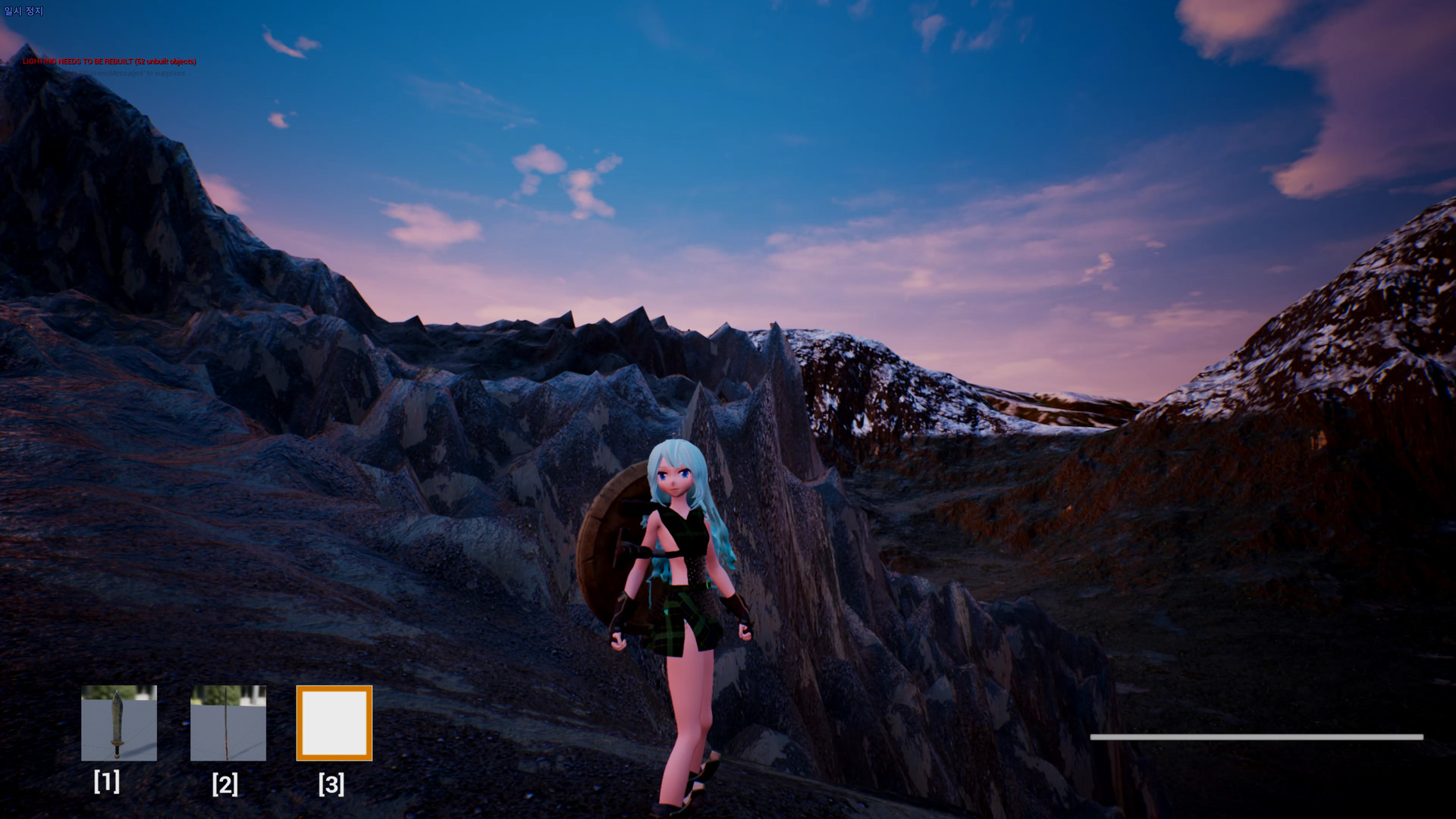Toggle selection onto the spear slot

pos(227,724)
